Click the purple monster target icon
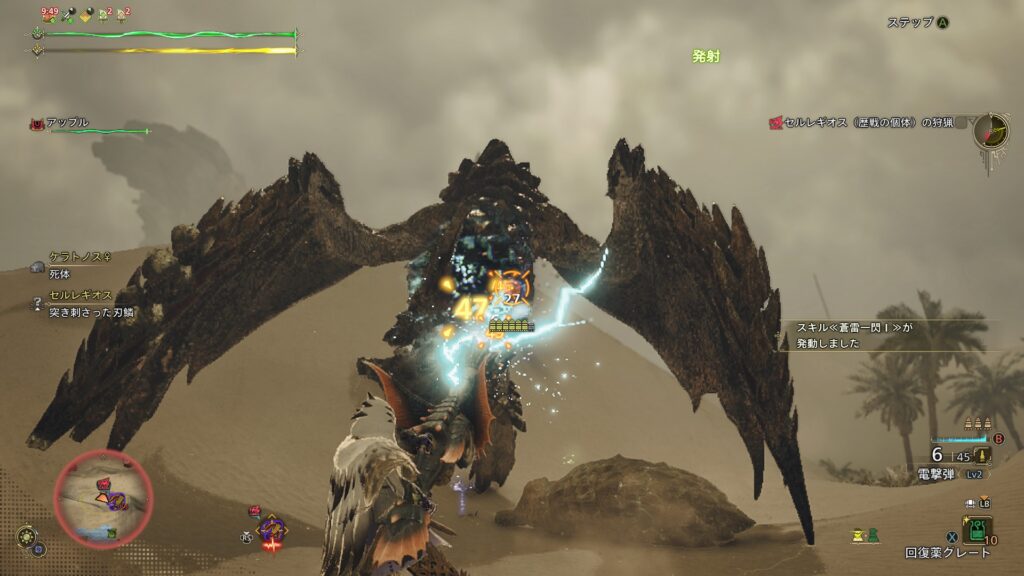This screenshot has height=576, width=1024. (270, 525)
